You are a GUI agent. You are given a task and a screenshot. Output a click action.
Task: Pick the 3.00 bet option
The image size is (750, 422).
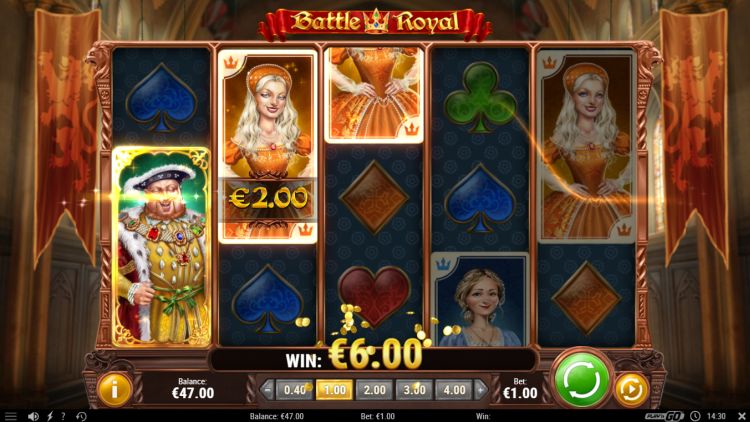(x=413, y=390)
